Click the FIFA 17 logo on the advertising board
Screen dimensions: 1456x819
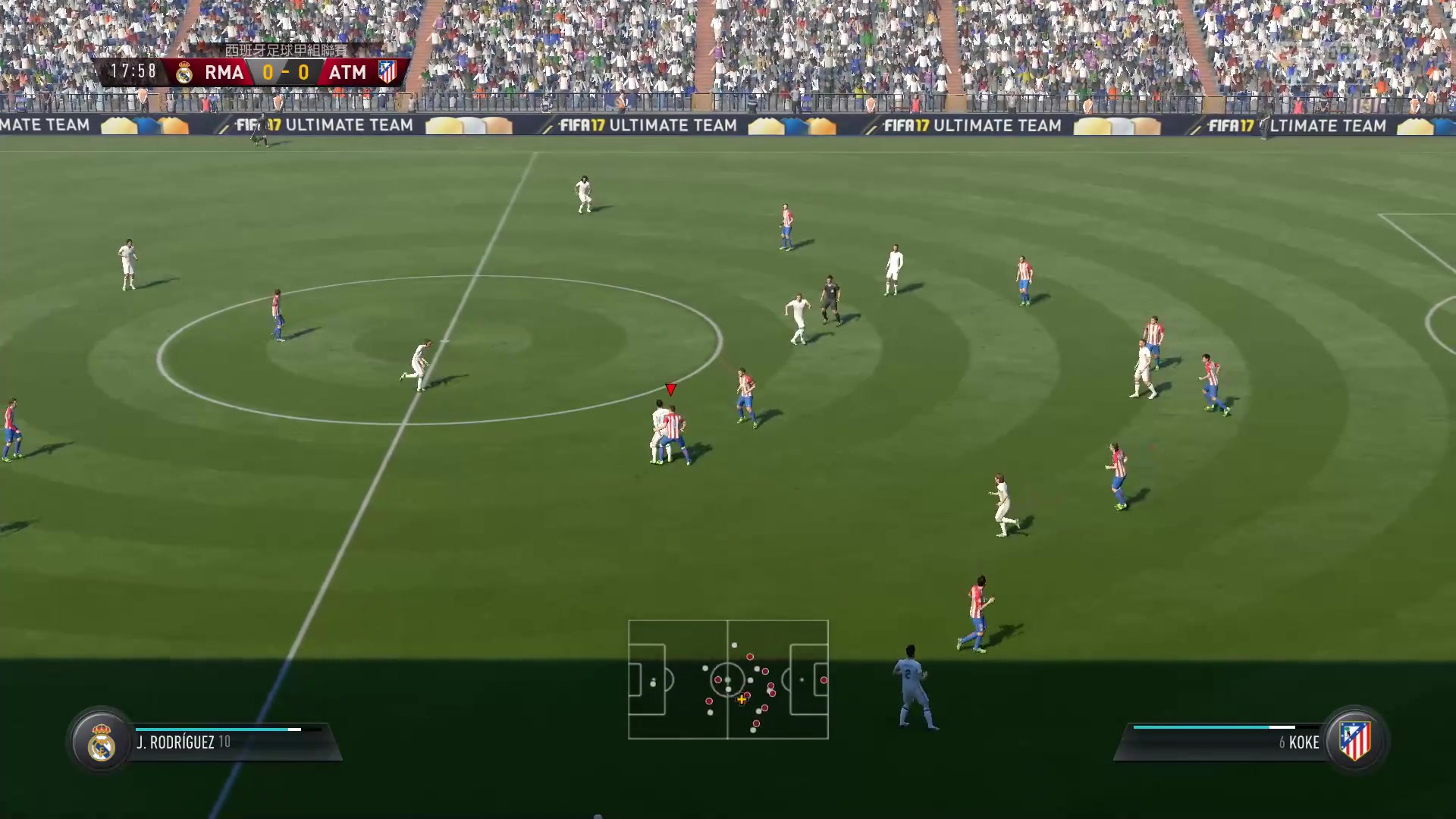pyautogui.click(x=581, y=125)
